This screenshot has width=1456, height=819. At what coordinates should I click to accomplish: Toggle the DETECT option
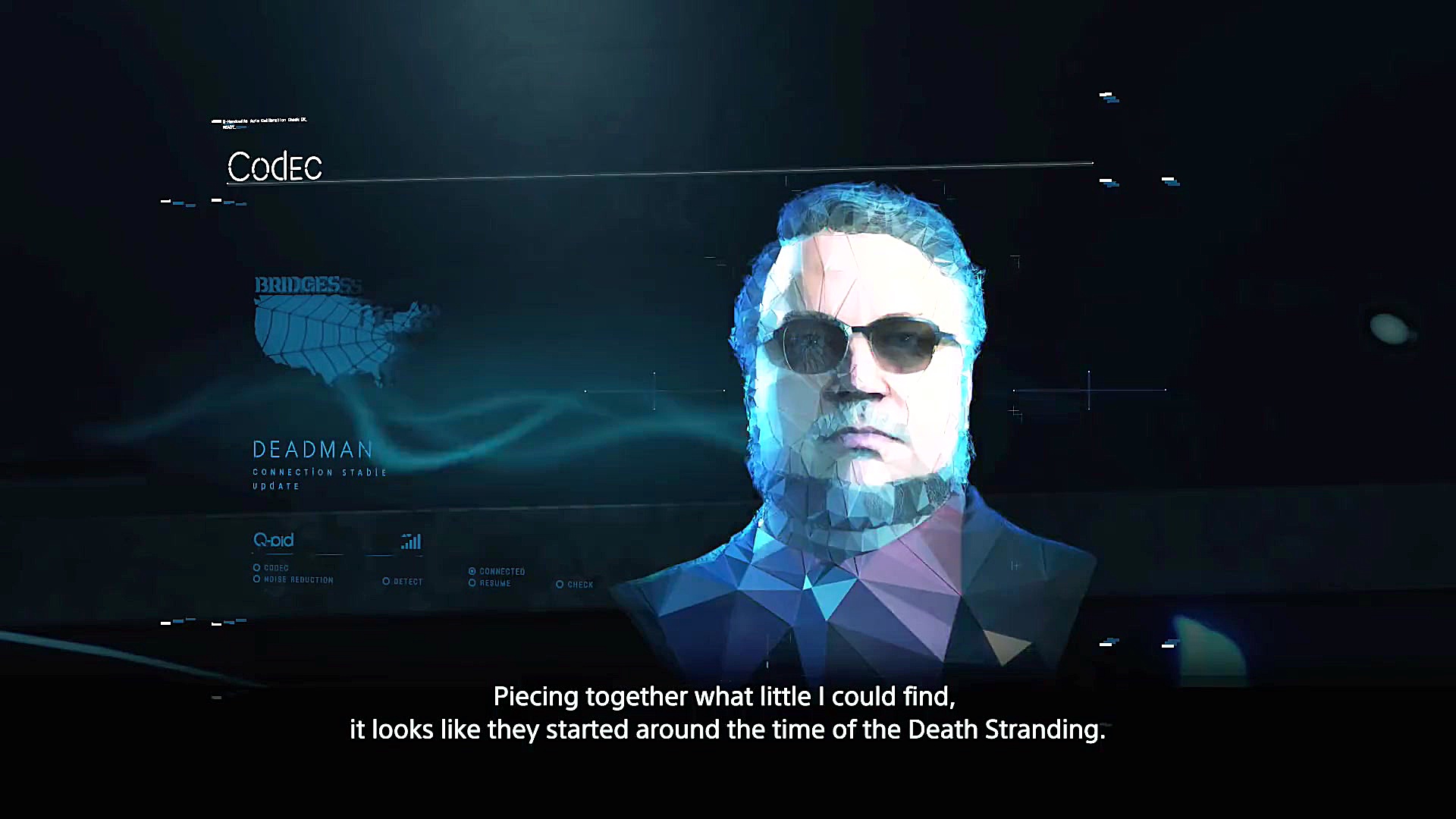click(x=388, y=581)
